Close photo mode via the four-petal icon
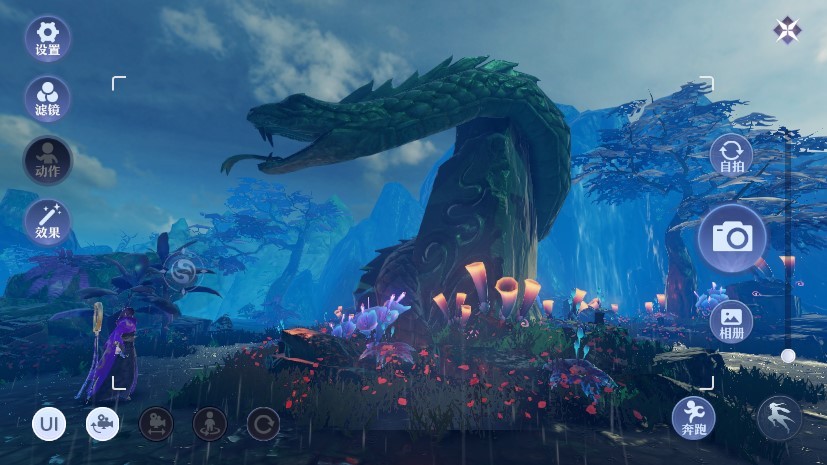The image size is (827, 465). (787, 30)
